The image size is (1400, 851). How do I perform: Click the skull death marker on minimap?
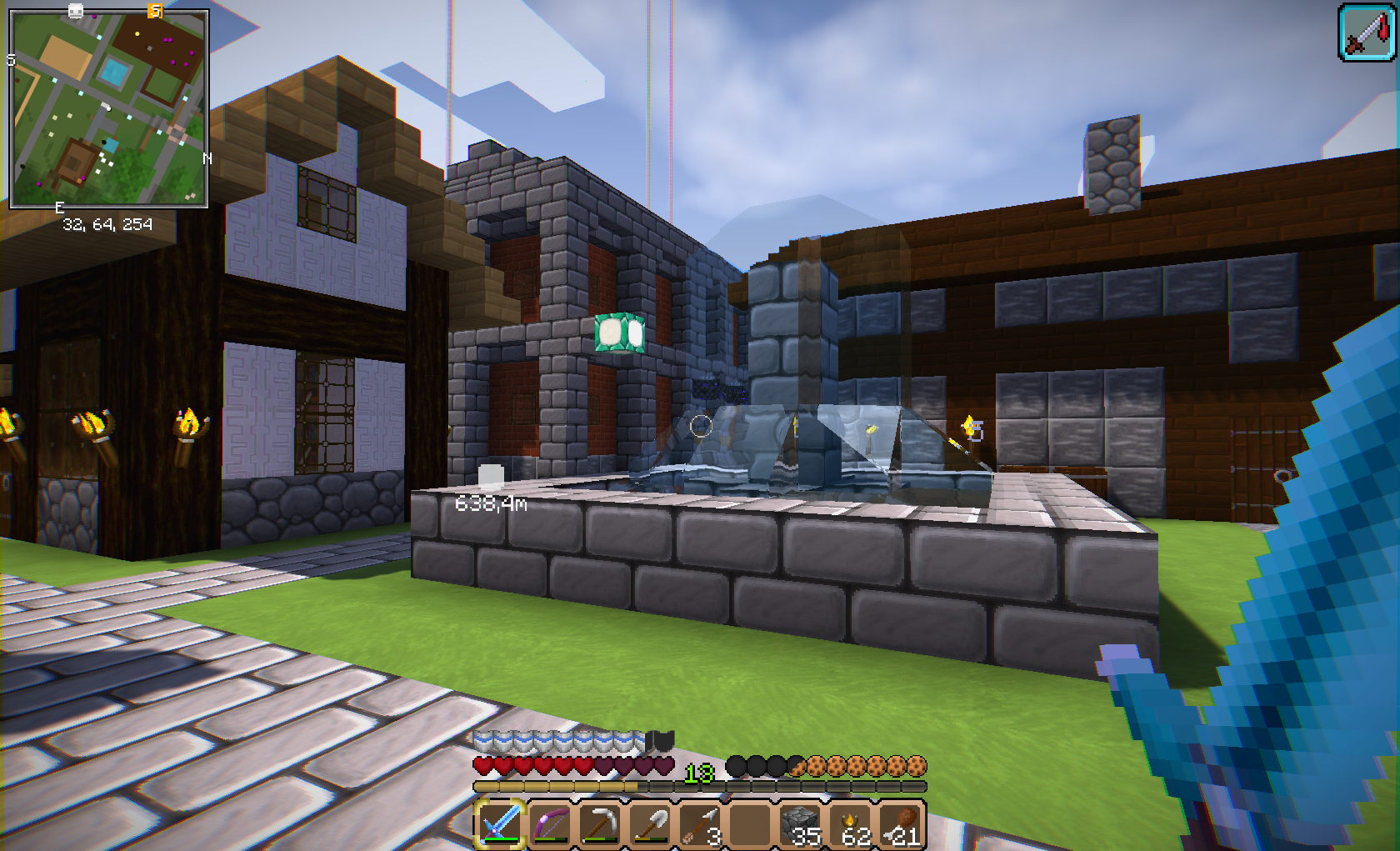coord(76,11)
